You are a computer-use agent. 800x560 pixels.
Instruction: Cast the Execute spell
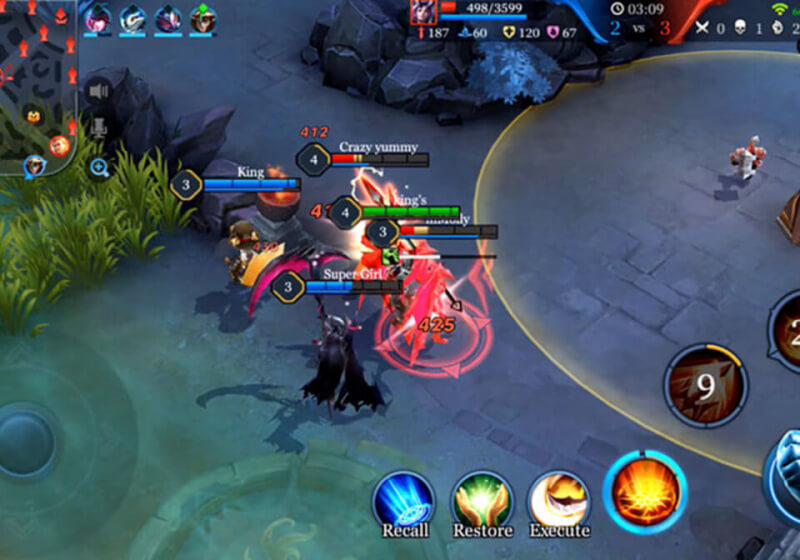coord(558,500)
